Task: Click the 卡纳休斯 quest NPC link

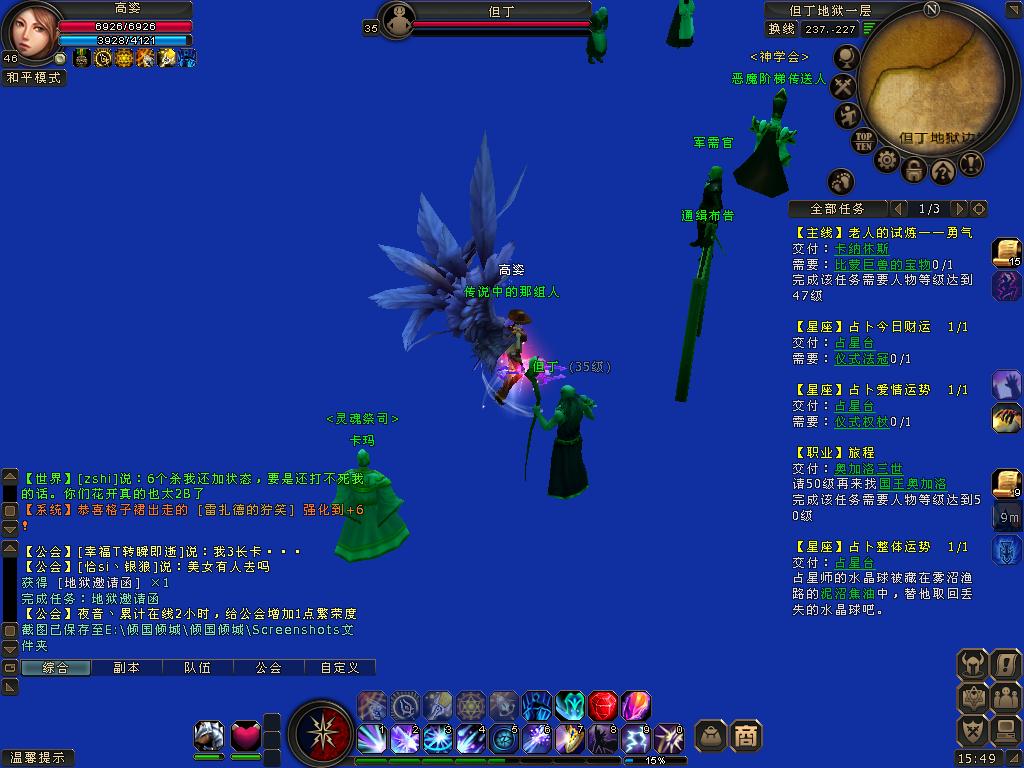Action: click(861, 249)
